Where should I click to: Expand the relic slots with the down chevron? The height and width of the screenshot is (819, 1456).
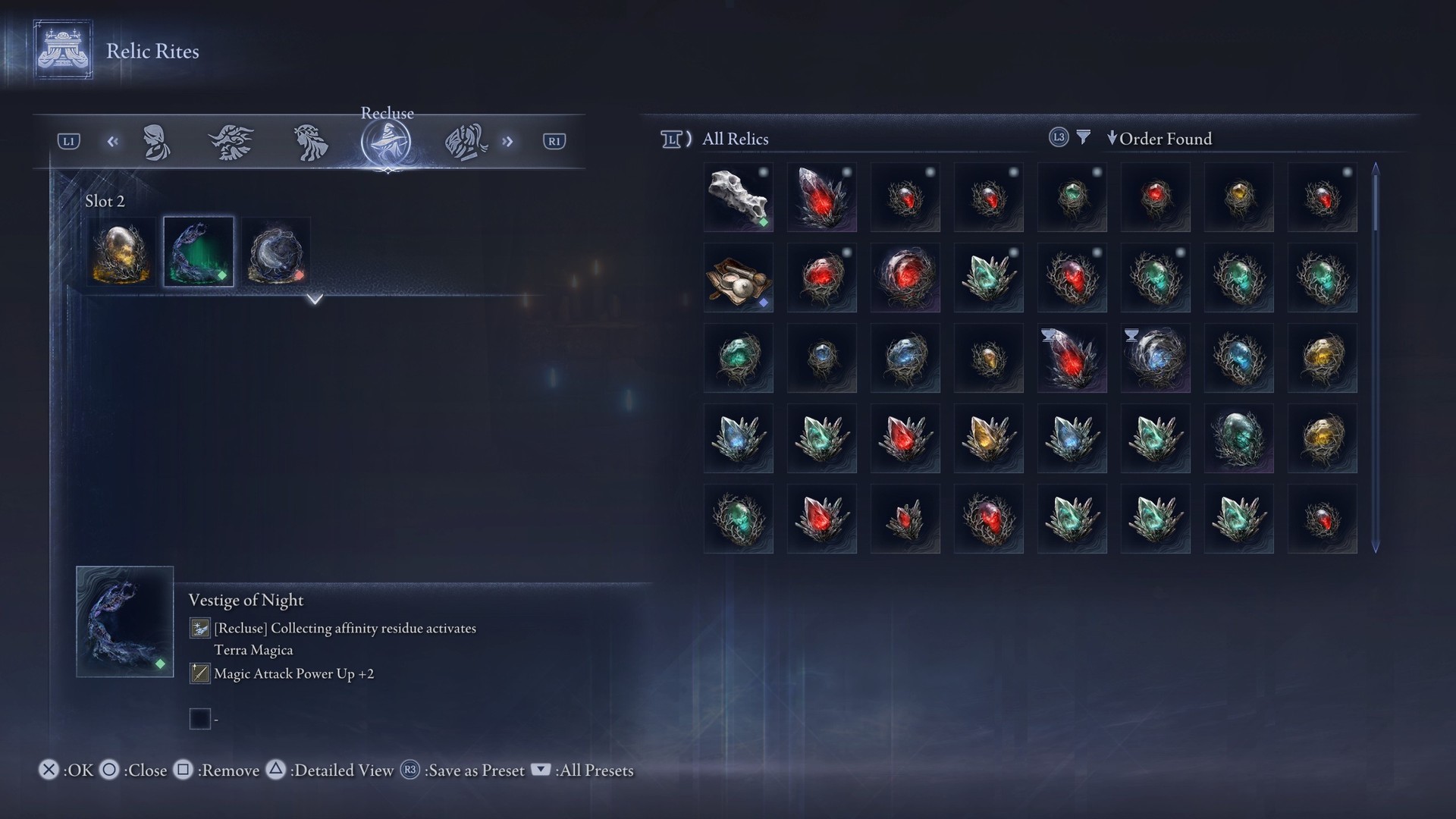[x=315, y=300]
